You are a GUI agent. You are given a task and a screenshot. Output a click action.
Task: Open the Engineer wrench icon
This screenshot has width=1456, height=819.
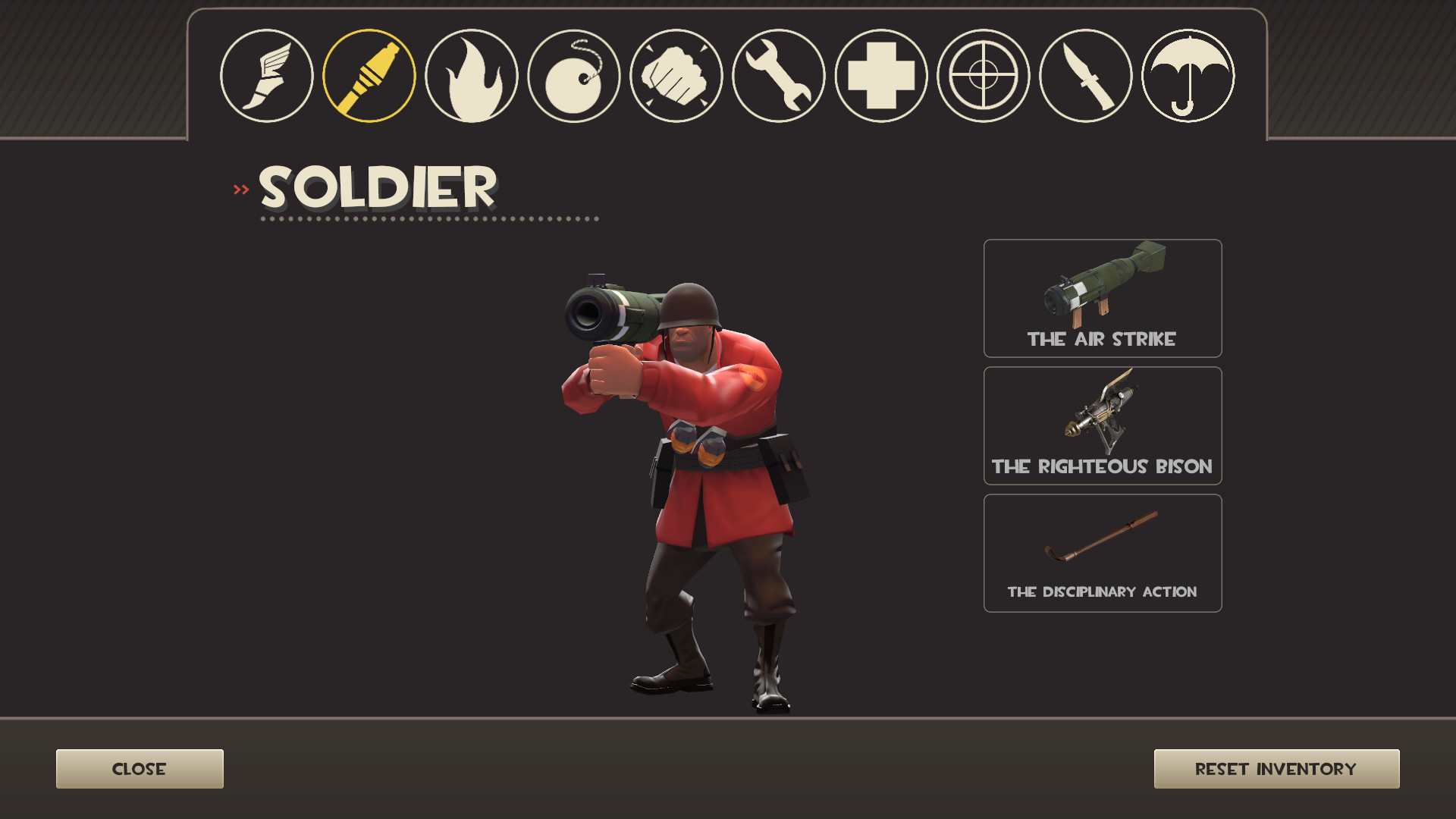point(780,76)
